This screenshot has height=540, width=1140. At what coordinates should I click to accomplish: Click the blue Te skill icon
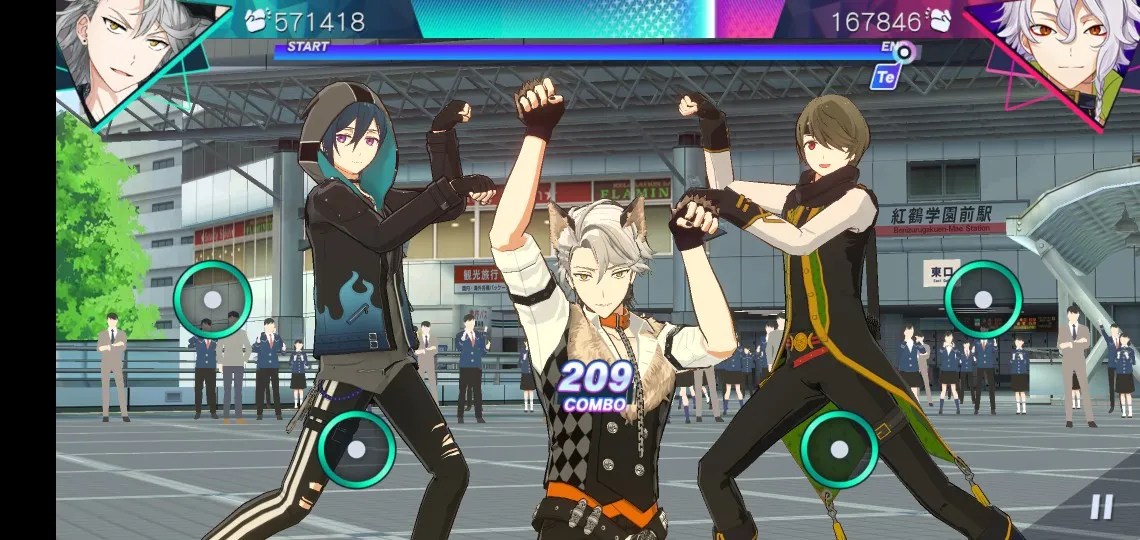[x=884, y=77]
